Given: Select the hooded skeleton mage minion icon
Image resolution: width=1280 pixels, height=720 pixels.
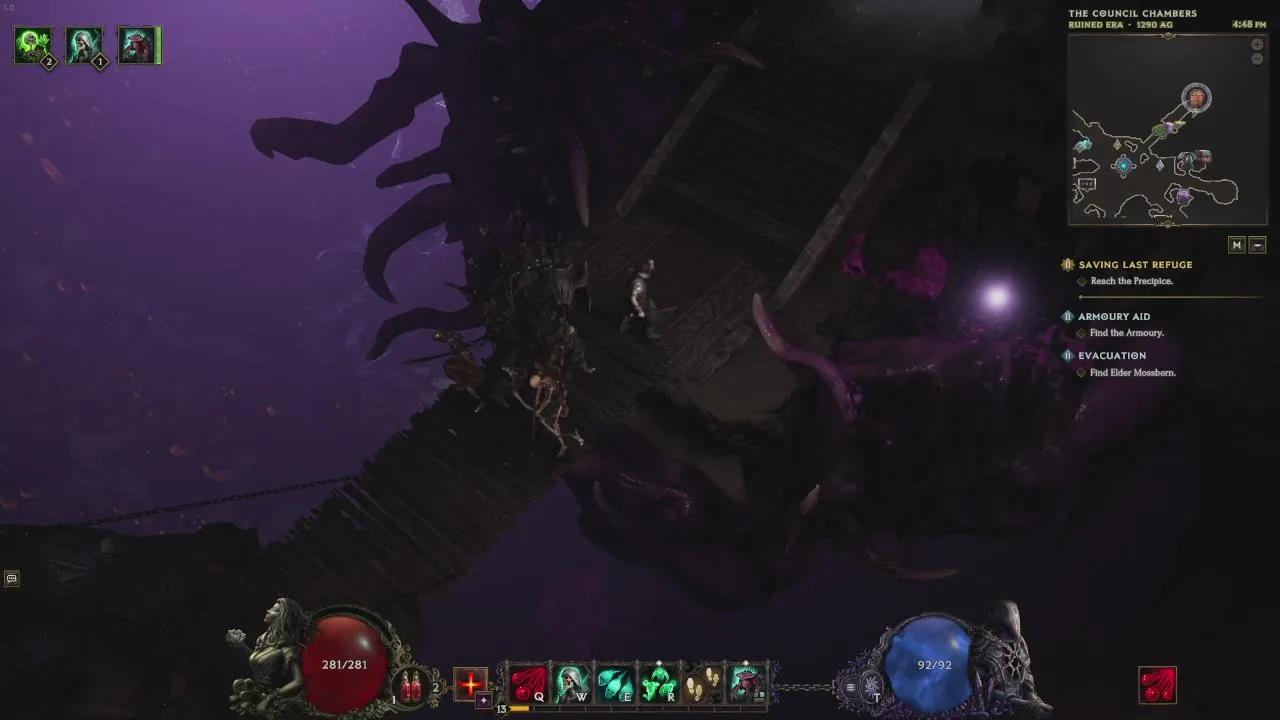Looking at the screenshot, I should click(x=85, y=46).
